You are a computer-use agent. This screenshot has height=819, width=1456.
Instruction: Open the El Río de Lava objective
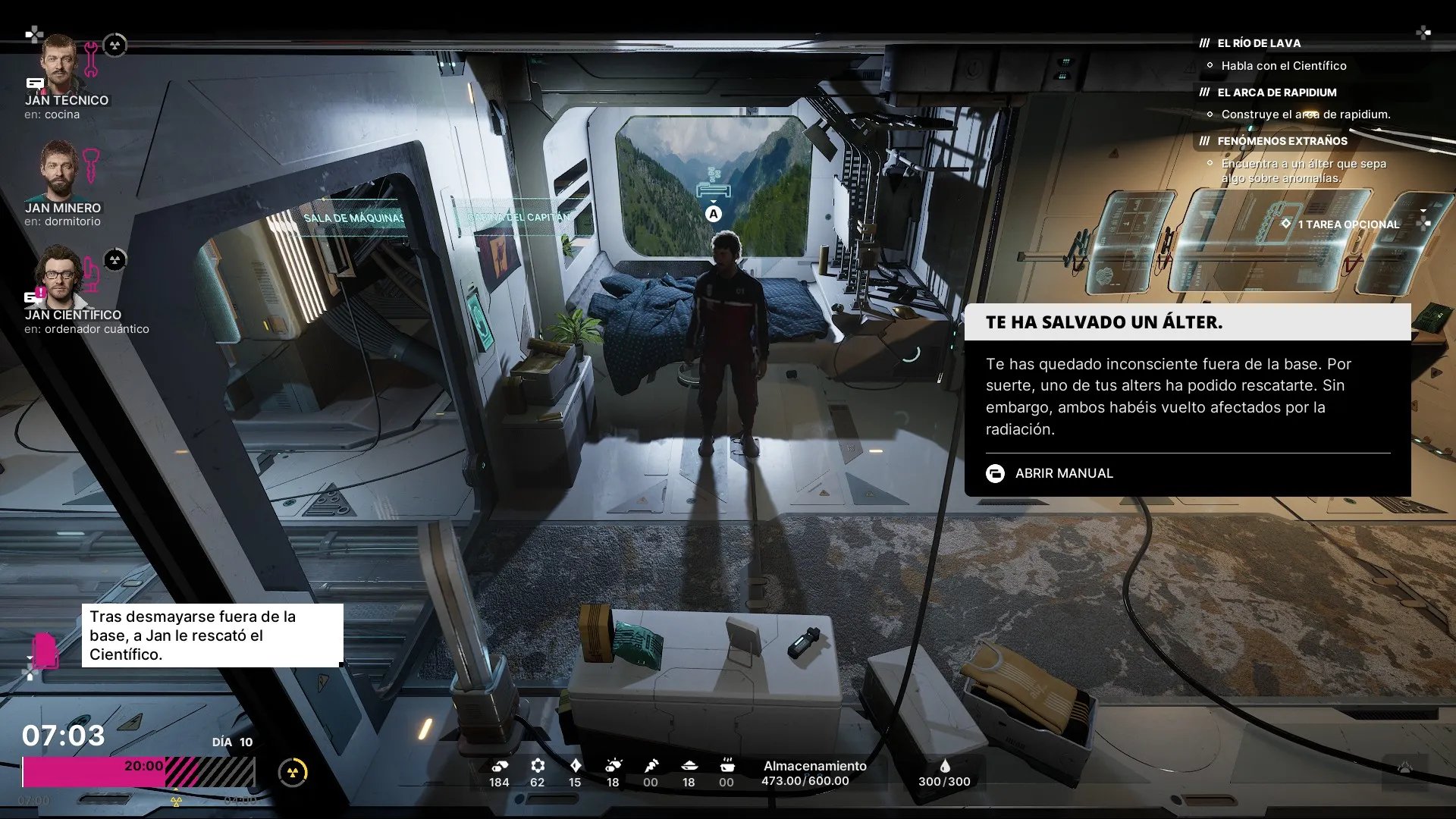(x=1259, y=43)
